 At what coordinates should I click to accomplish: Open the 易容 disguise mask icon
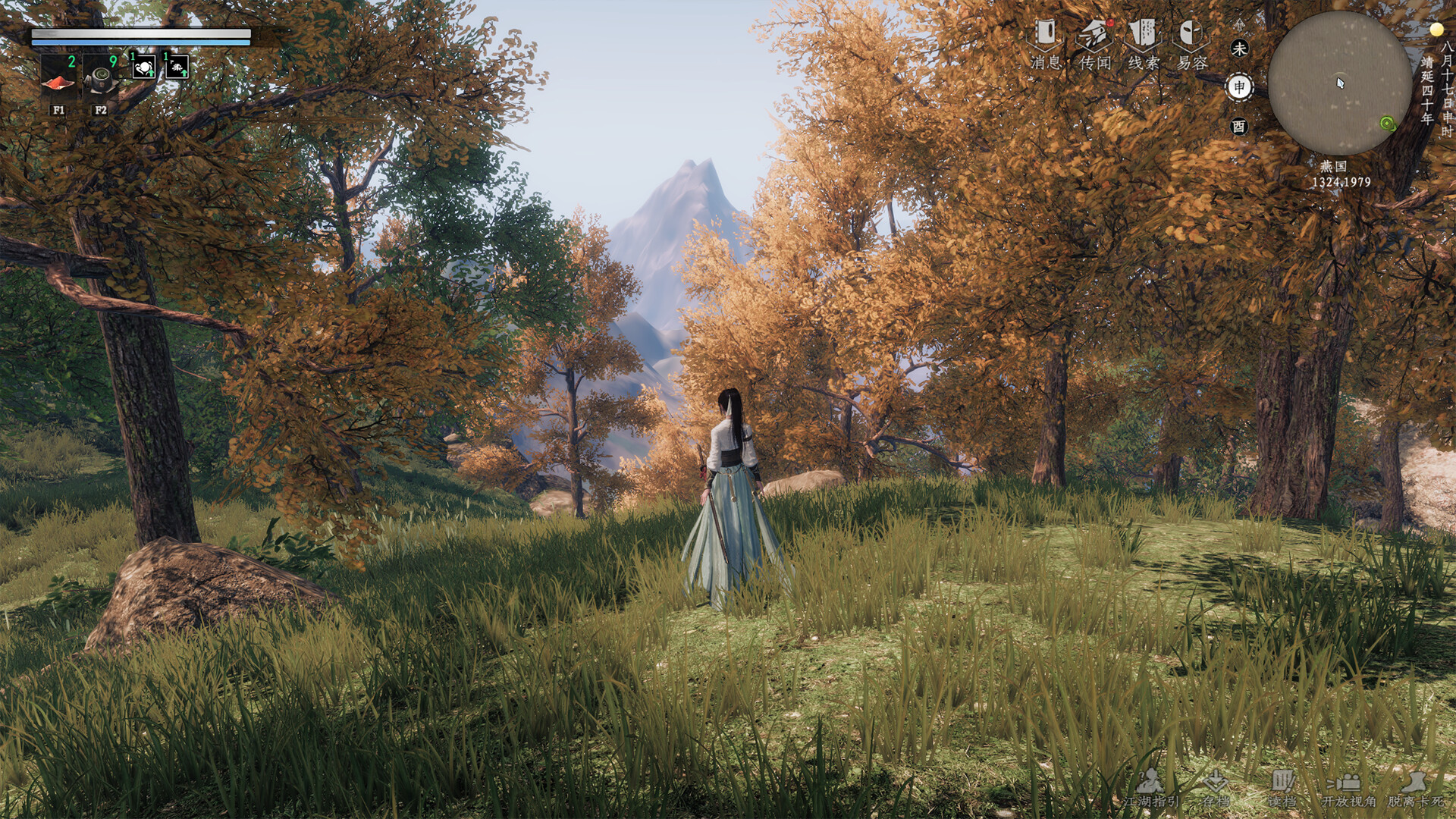coord(1192,34)
